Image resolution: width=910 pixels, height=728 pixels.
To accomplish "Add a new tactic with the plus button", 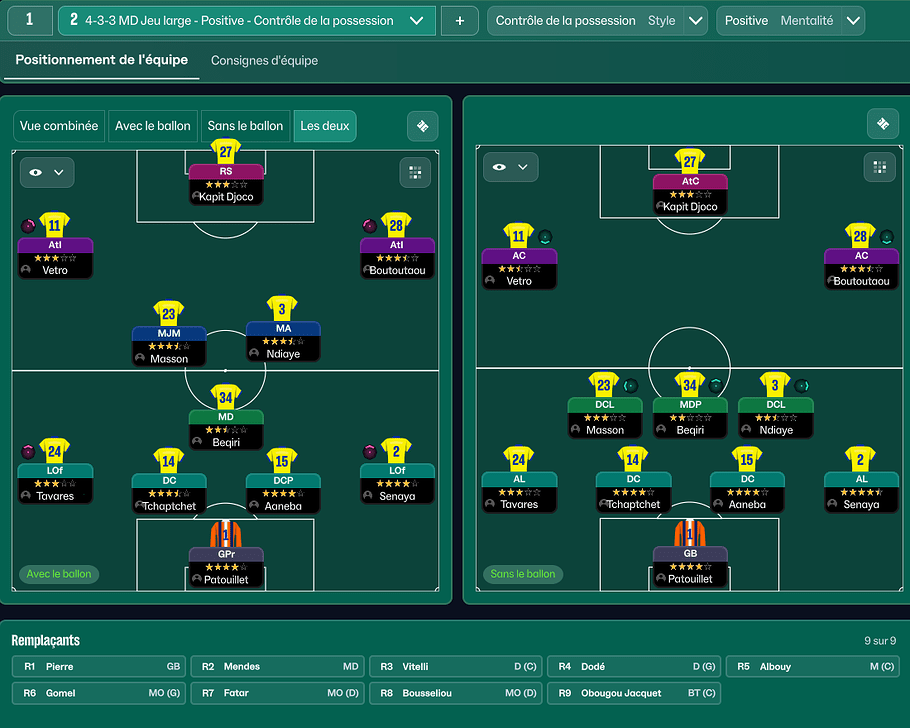I will (459, 20).
